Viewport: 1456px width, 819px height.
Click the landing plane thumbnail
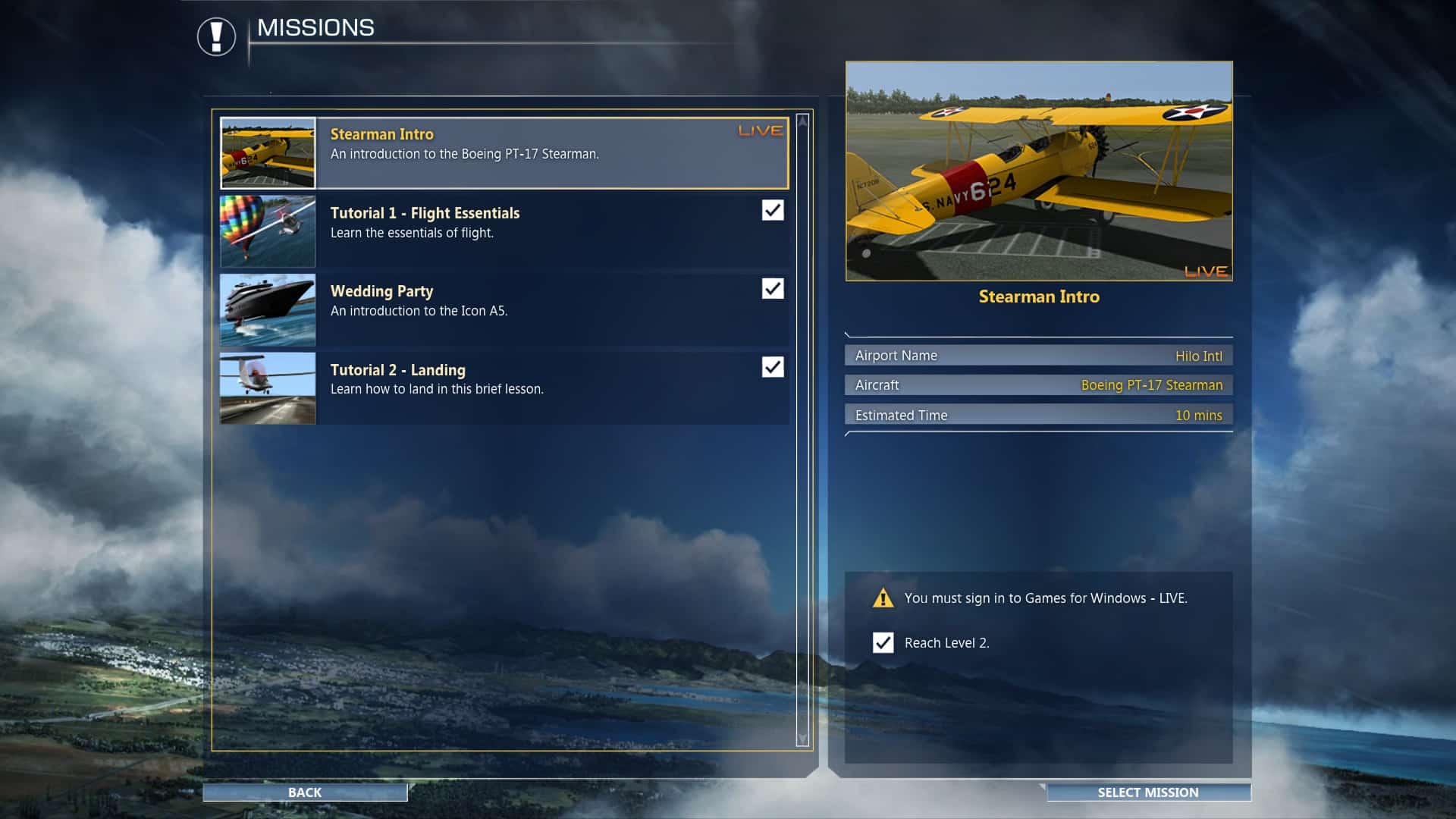268,388
